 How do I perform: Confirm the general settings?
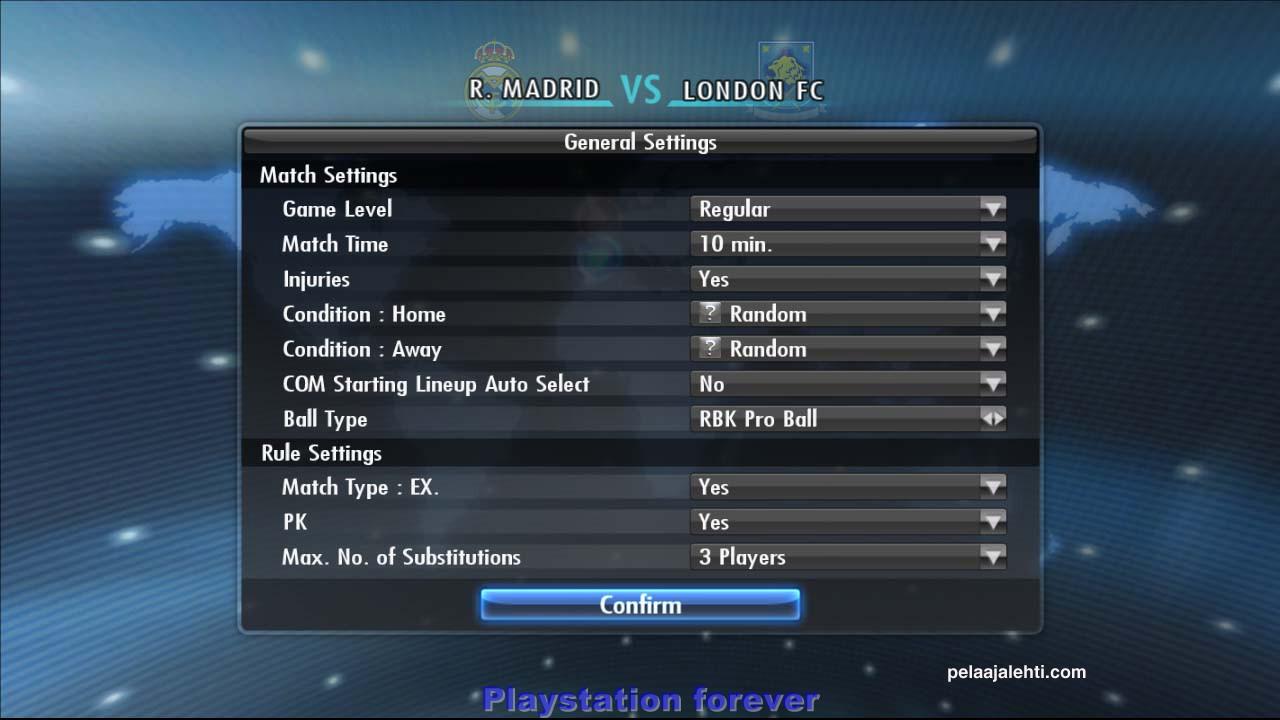pos(640,605)
